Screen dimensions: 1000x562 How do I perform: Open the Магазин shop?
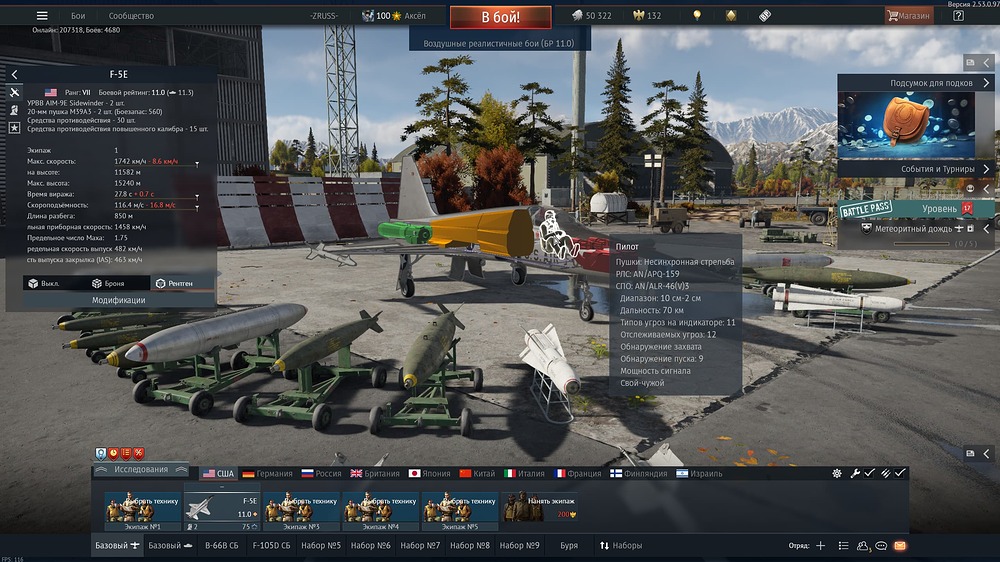pyautogui.click(x=909, y=16)
